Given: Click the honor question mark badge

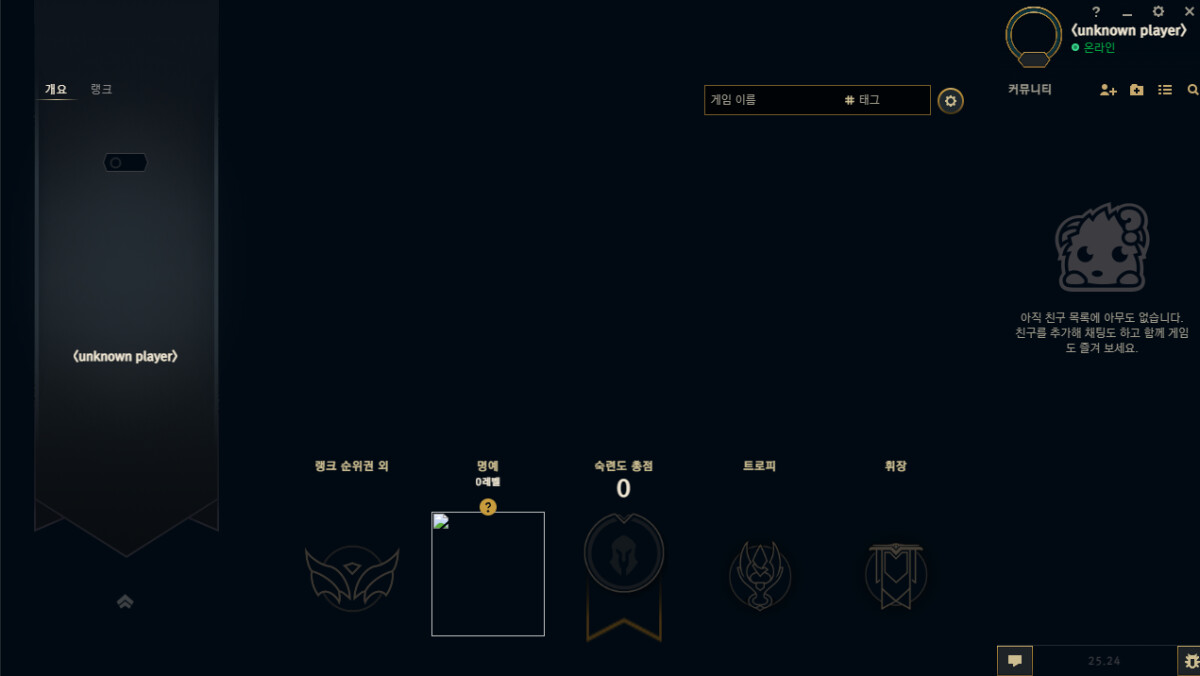Looking at the screenshot, I should click(x=488, y=507).
